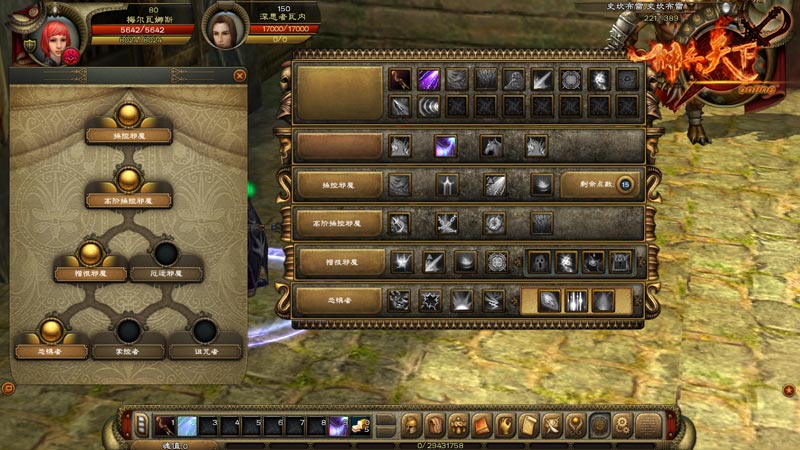Select the horse head skill icon

tap(491, 146)
